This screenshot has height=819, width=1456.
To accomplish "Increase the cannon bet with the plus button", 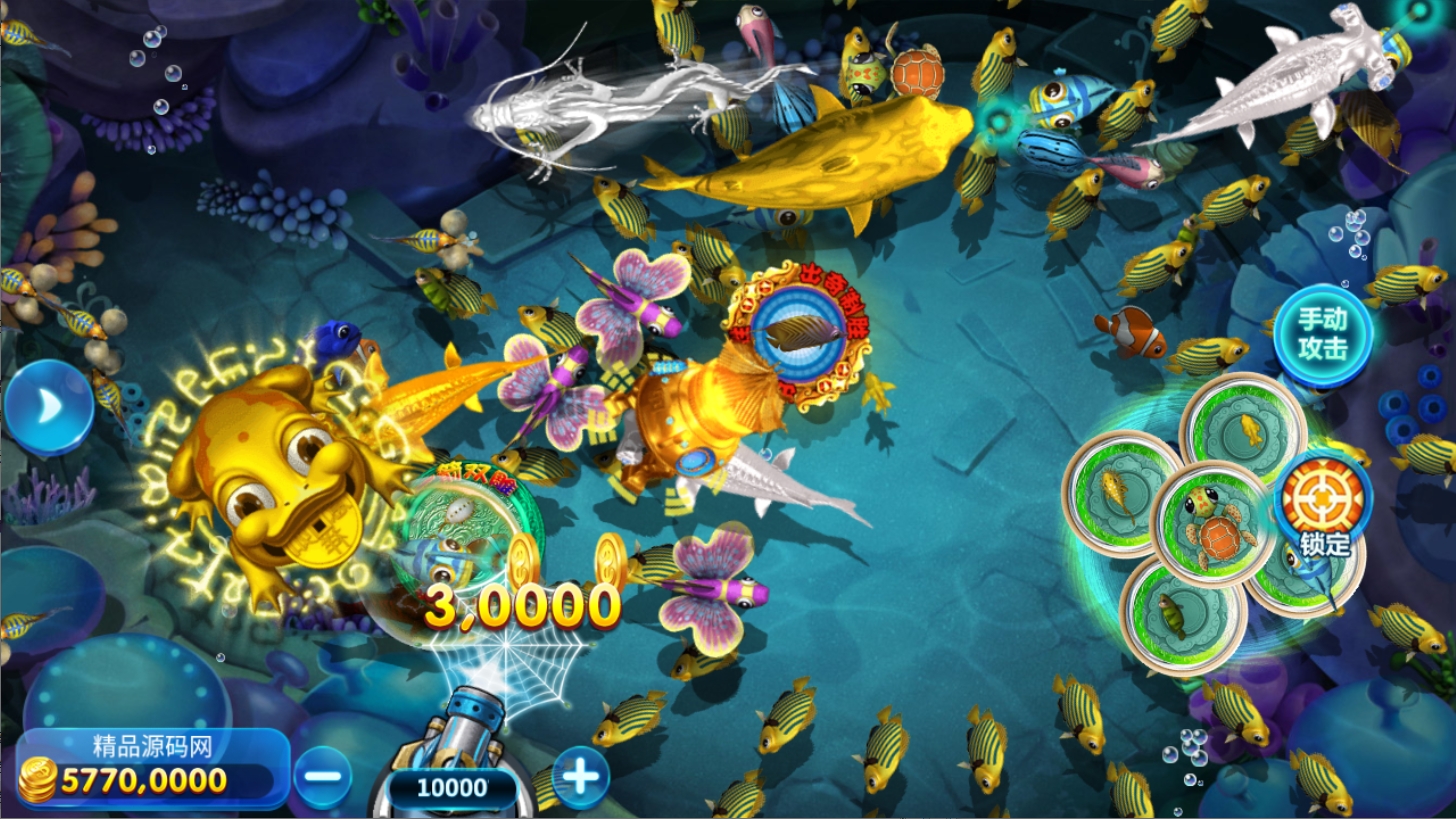I will [x=581, y=775].
